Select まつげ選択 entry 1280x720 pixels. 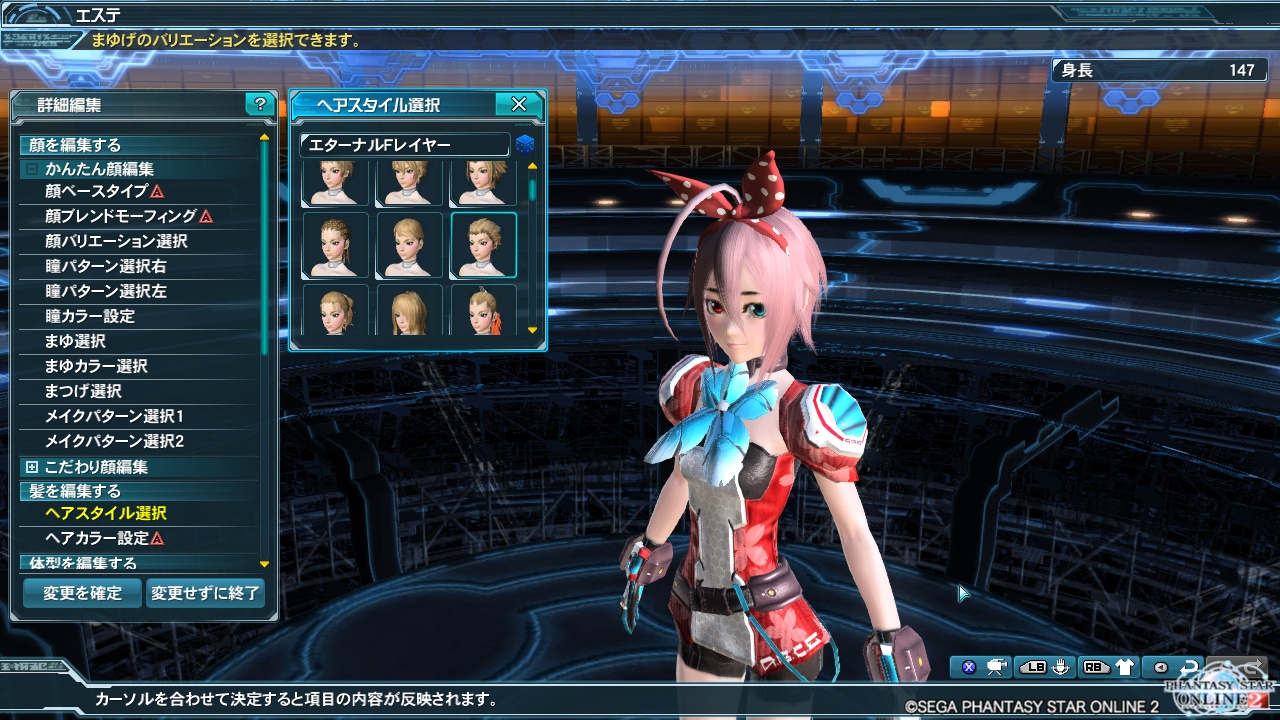coord(83,391)
